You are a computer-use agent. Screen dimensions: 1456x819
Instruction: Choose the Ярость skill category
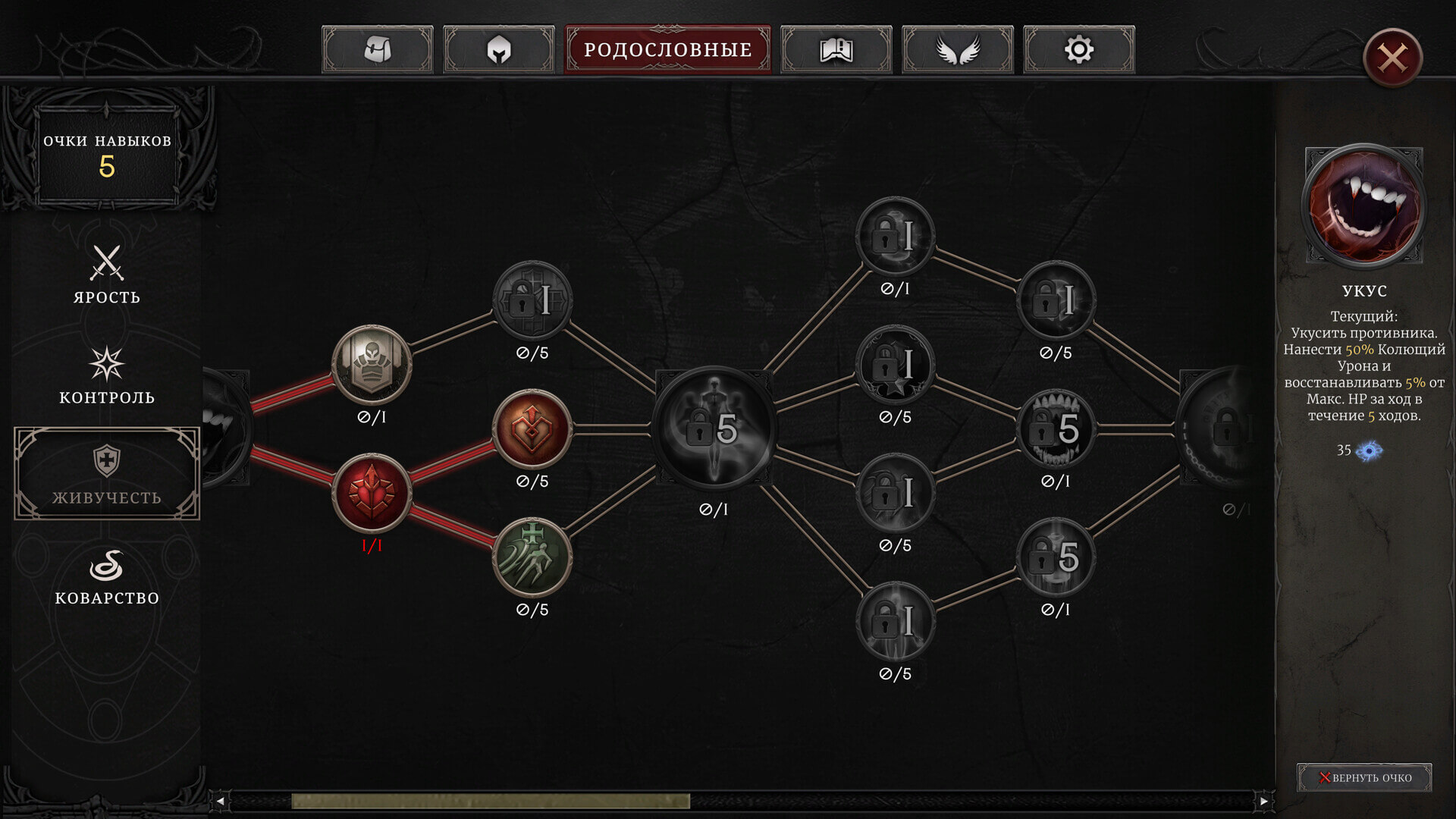pyautogui.click(x=107, y=275)
